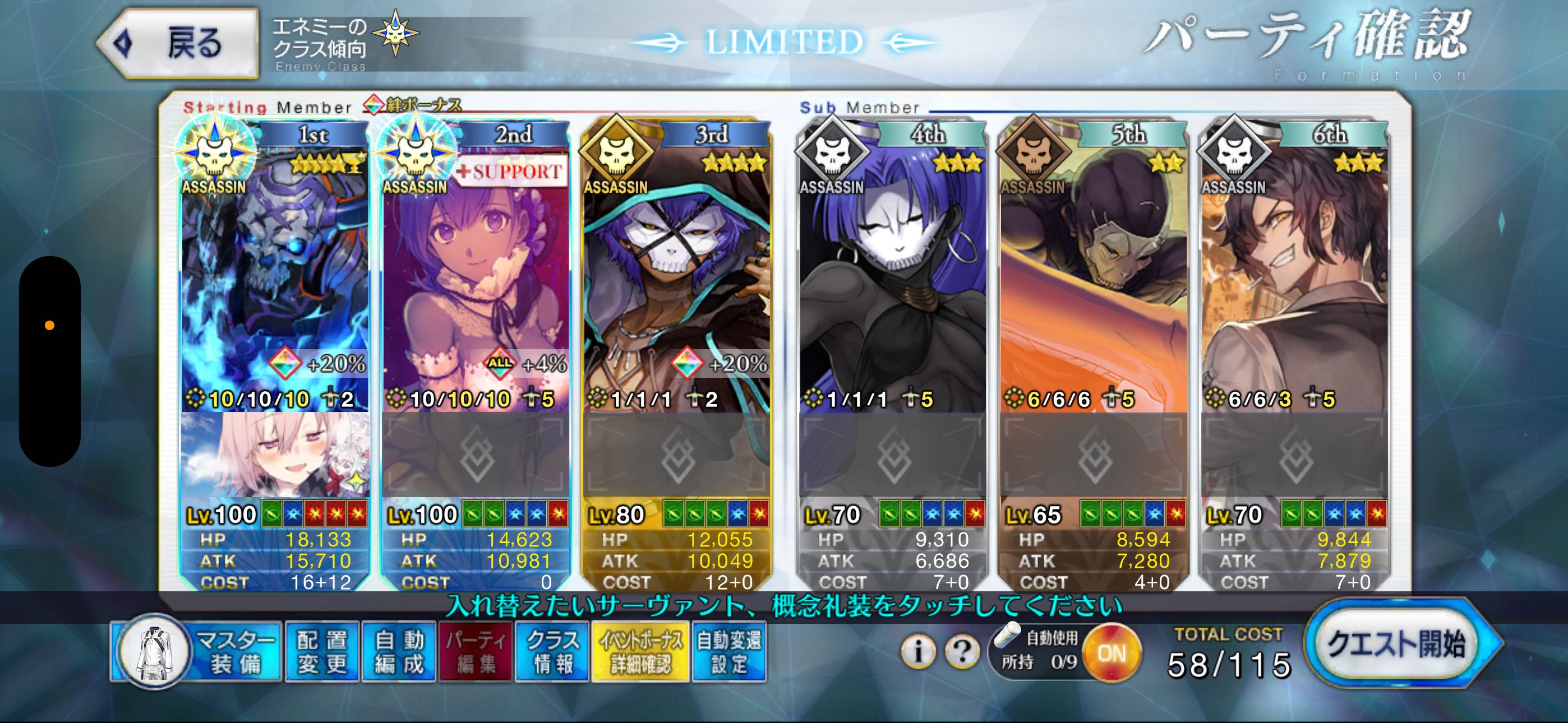The image size is (1568, 723).
Task: Start quest with クエスト開始 button
Action: click(1398, 643)
